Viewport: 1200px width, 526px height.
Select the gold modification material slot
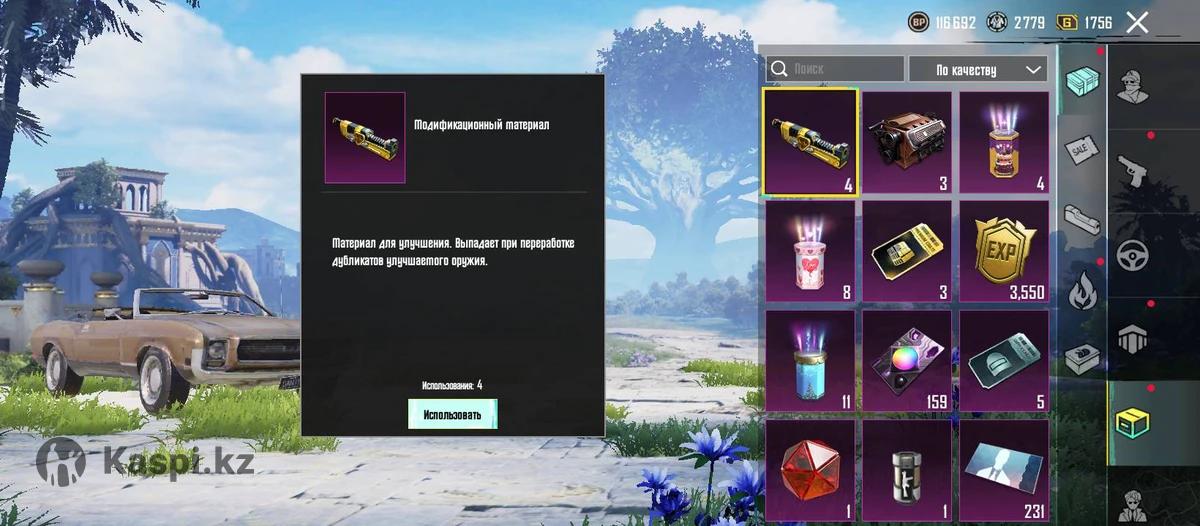pos(810,142)
